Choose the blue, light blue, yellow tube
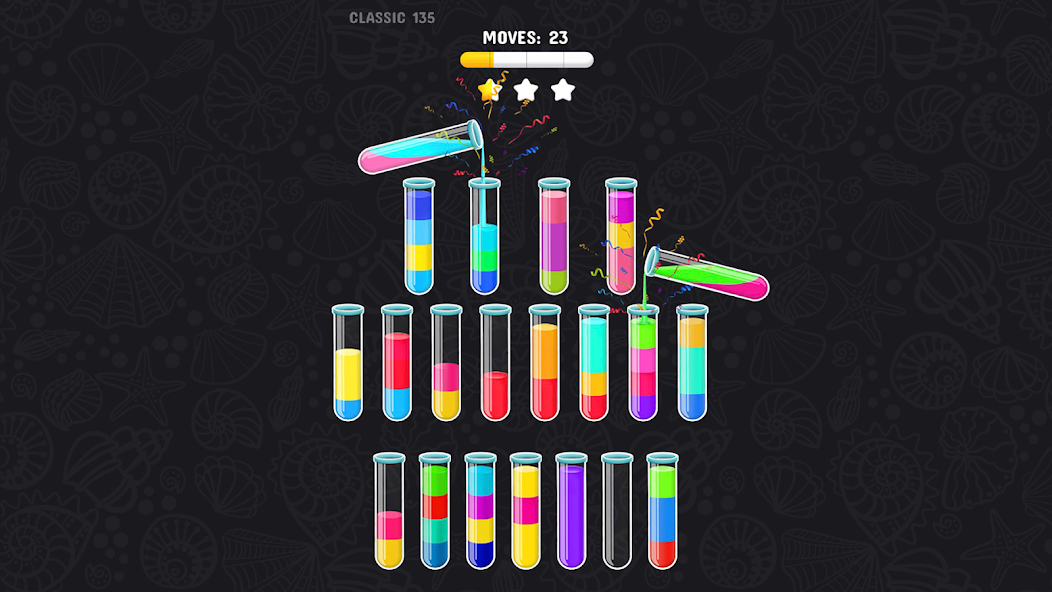The height and width of the screenshot is (592, 1052). pyautogui.click(x=418, y=237)
